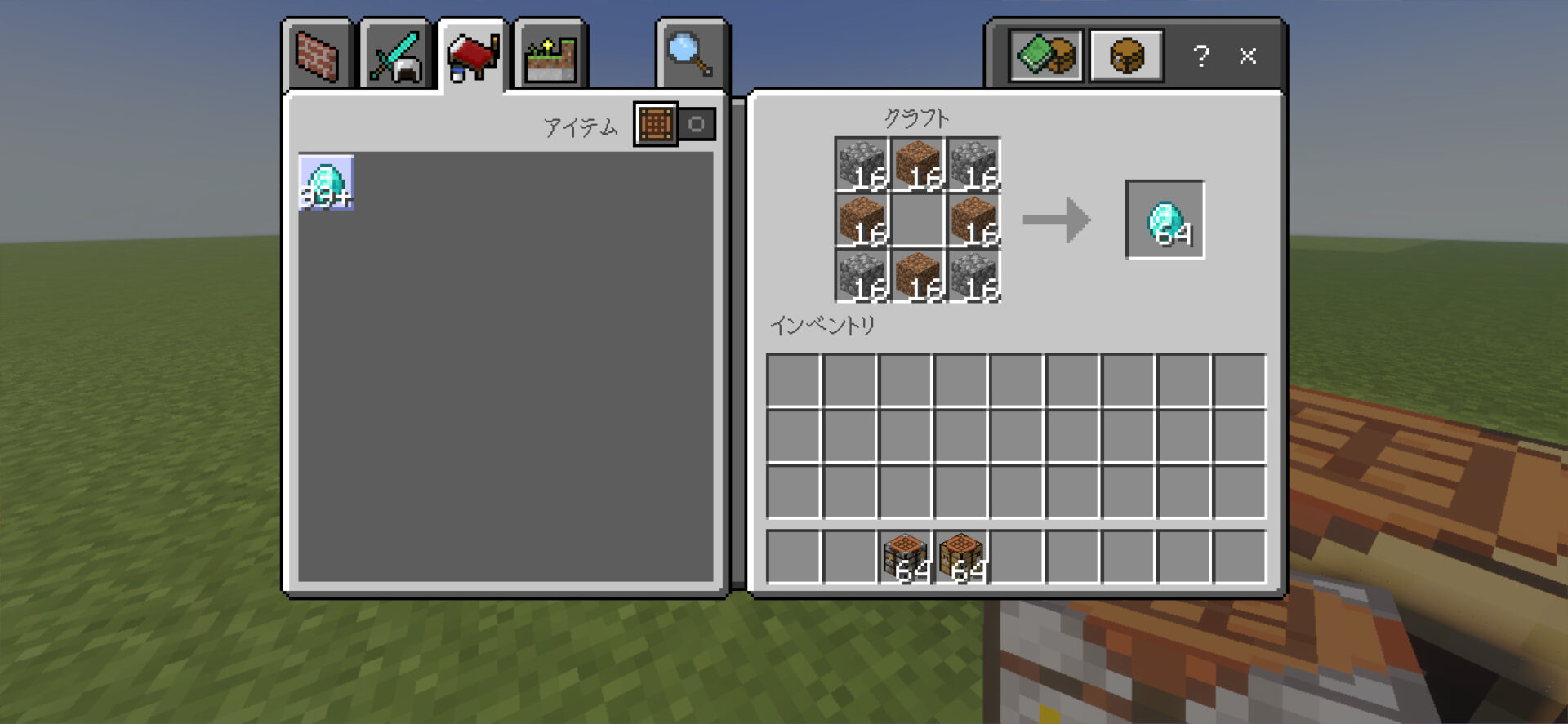Show the recipe book with inventory layout
Viewport: 1568px width, 724px height.
pyautogui.click(x=1045, y=56)
